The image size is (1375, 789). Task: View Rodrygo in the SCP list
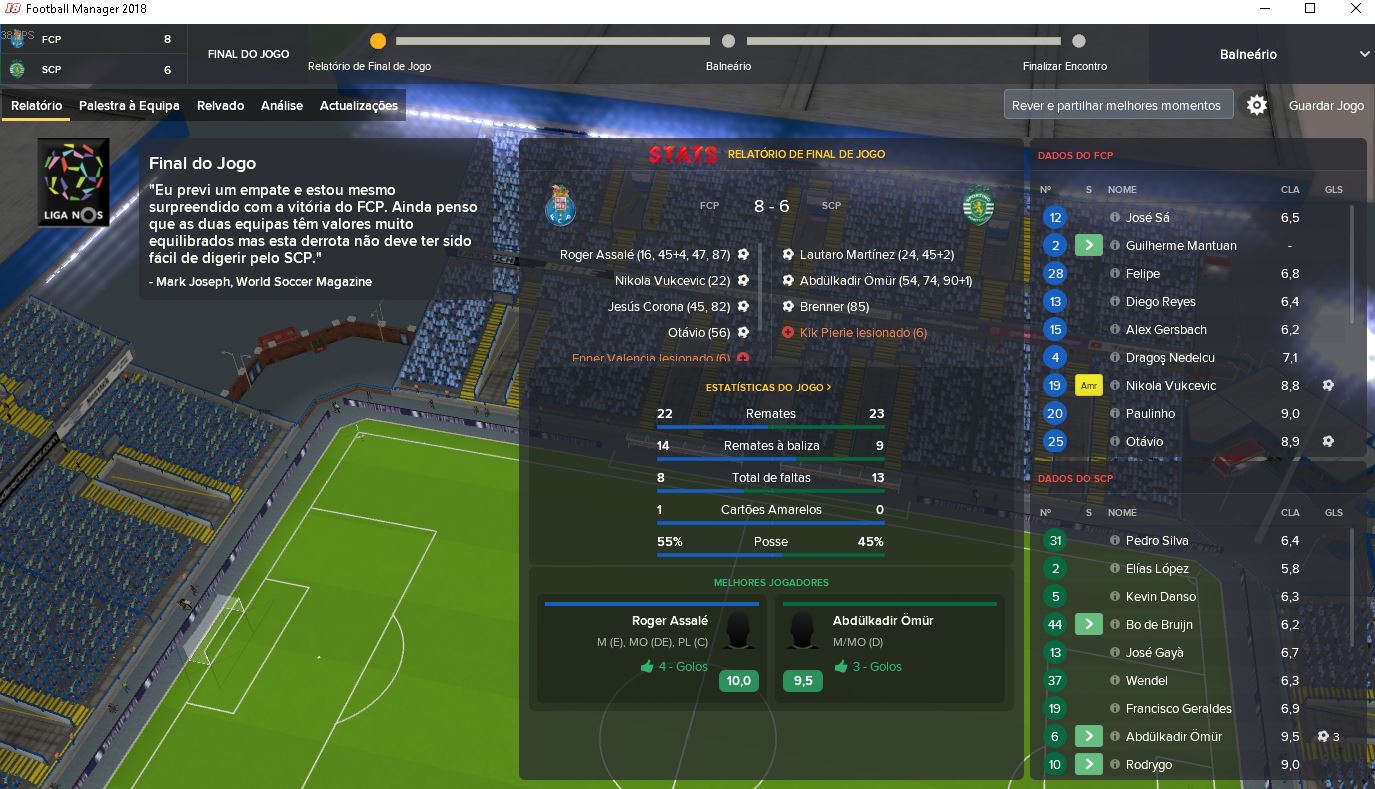coord(1148,765)
